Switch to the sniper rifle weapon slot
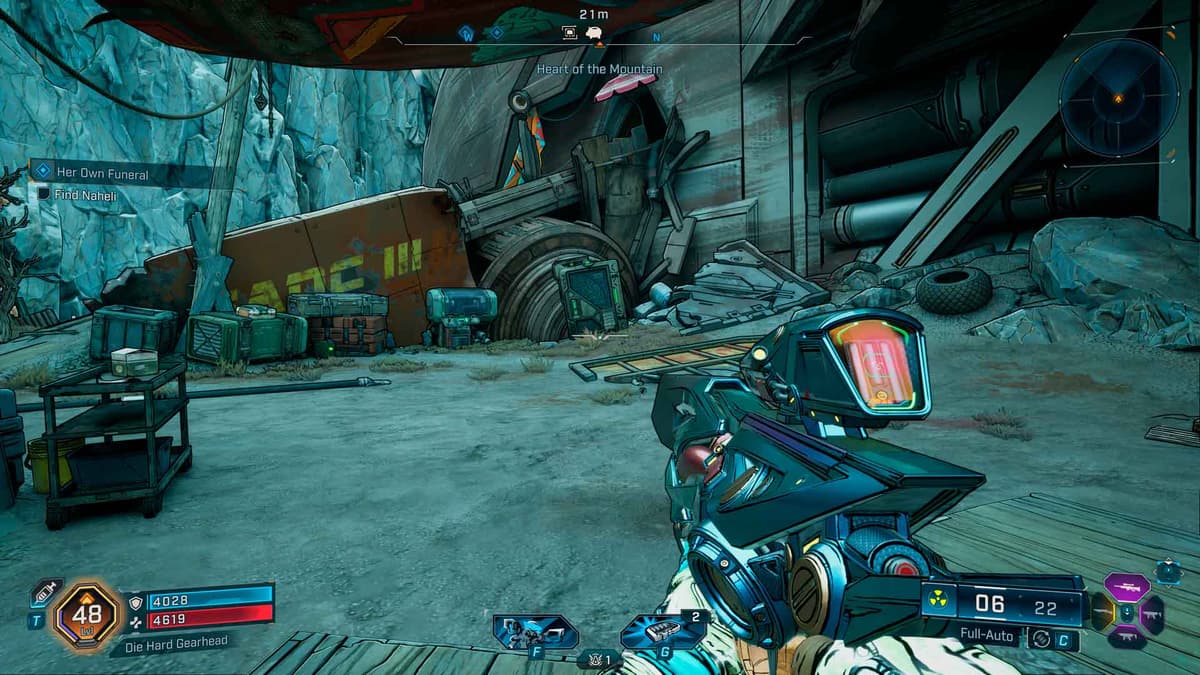1200x675 pixels. [x=1128, y=586]
